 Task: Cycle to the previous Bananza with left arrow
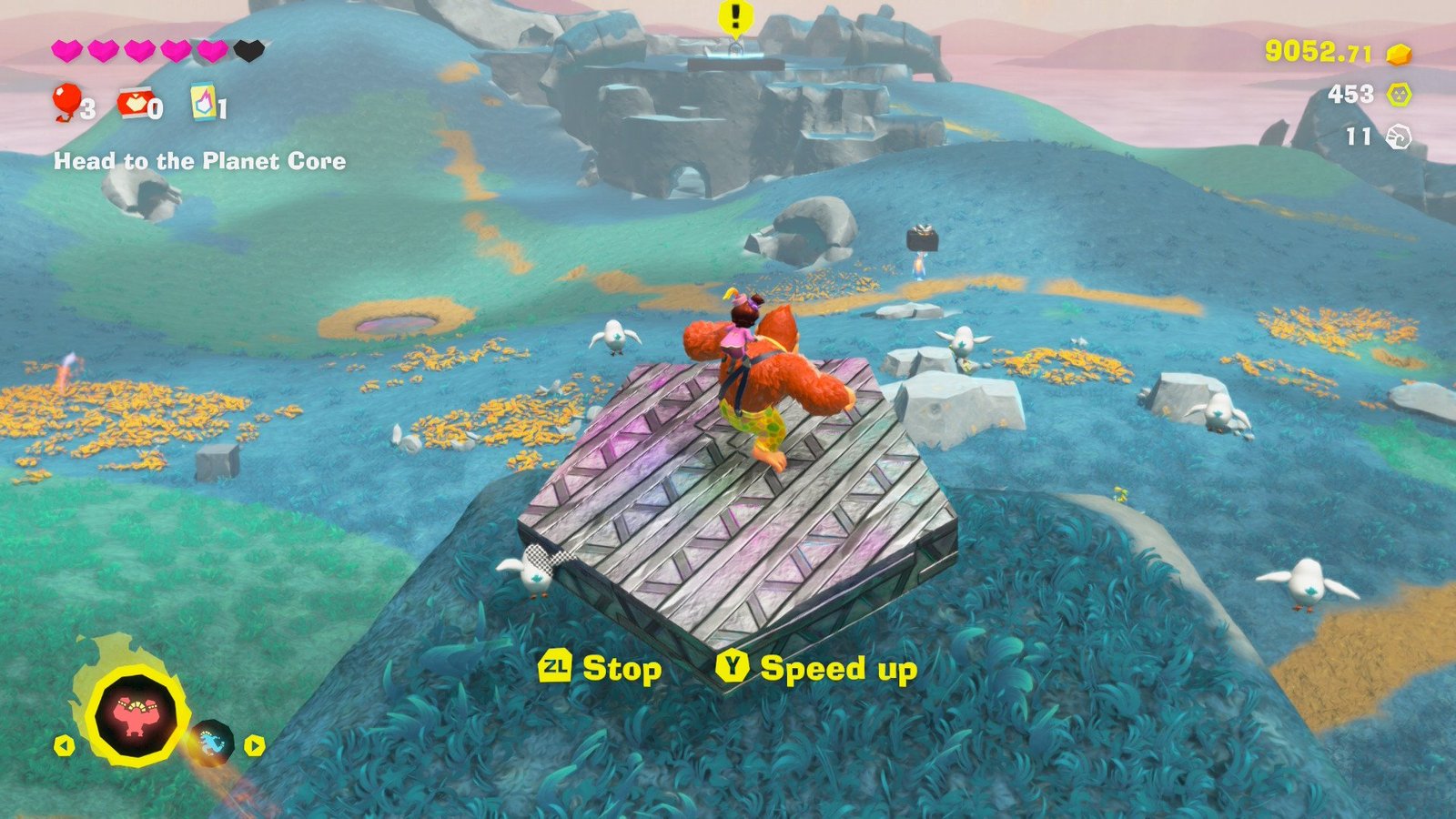point(64,746)
